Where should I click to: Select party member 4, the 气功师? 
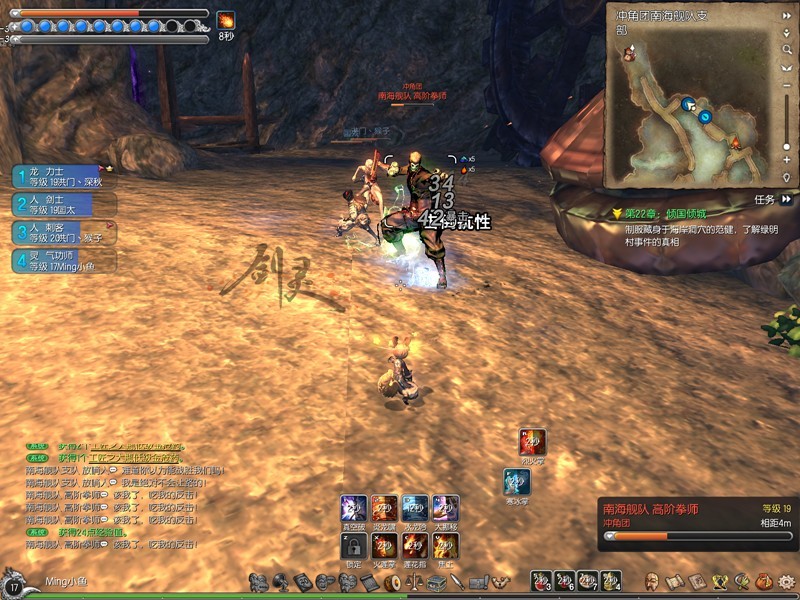(x=58, y=261)
